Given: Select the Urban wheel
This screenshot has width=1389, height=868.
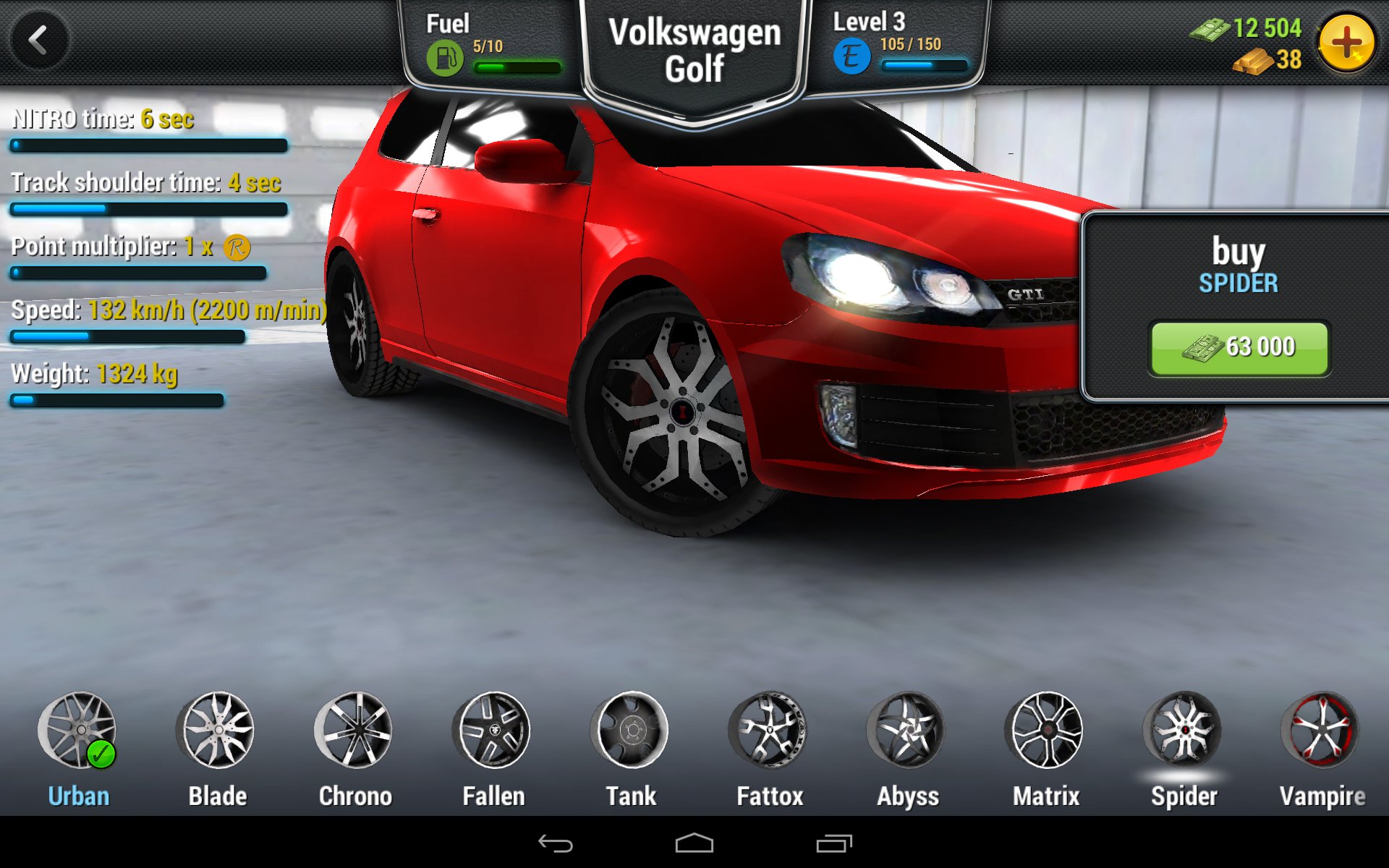Looking at the screenshot, I should pos(77,731).
